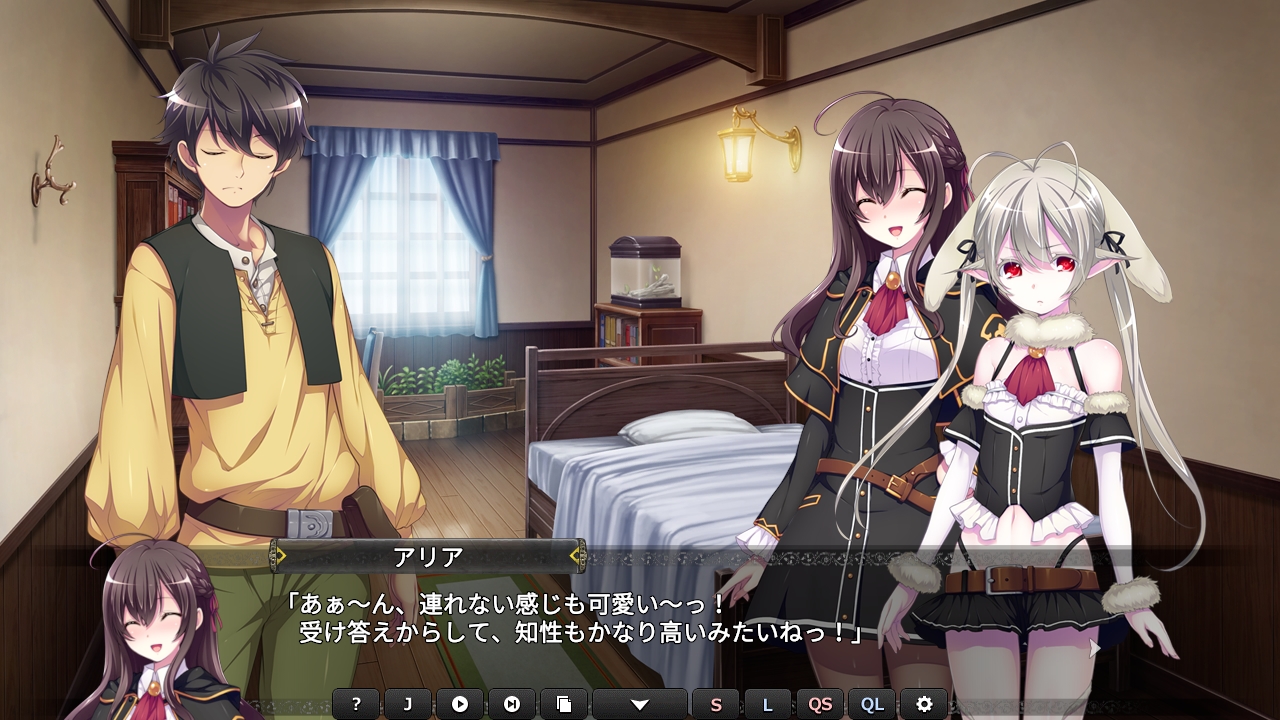1280x720 pixels.
Task: Activate the skip forward button
Action: coord(512,704)
